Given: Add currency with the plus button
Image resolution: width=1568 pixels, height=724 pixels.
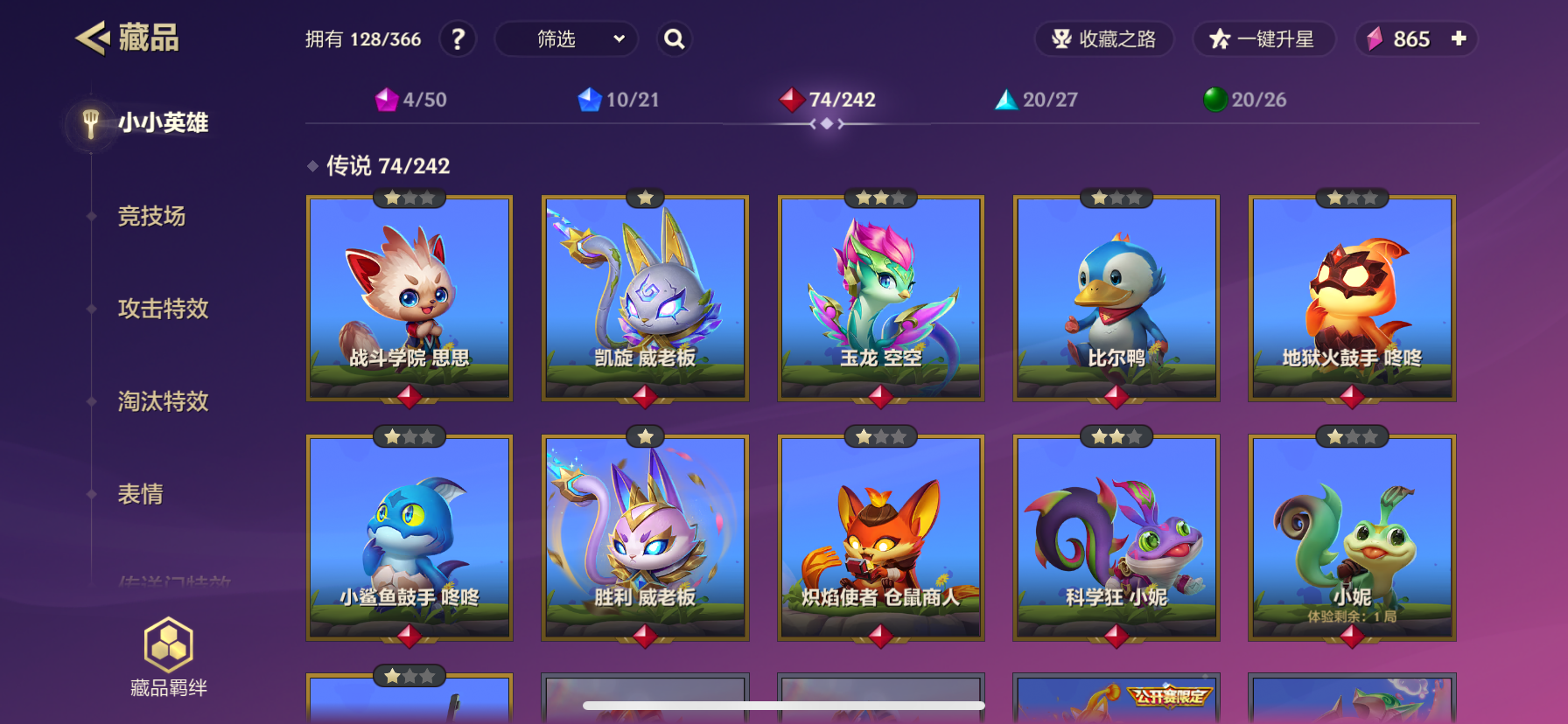Looking at the screenshot, I should 1459,38.
